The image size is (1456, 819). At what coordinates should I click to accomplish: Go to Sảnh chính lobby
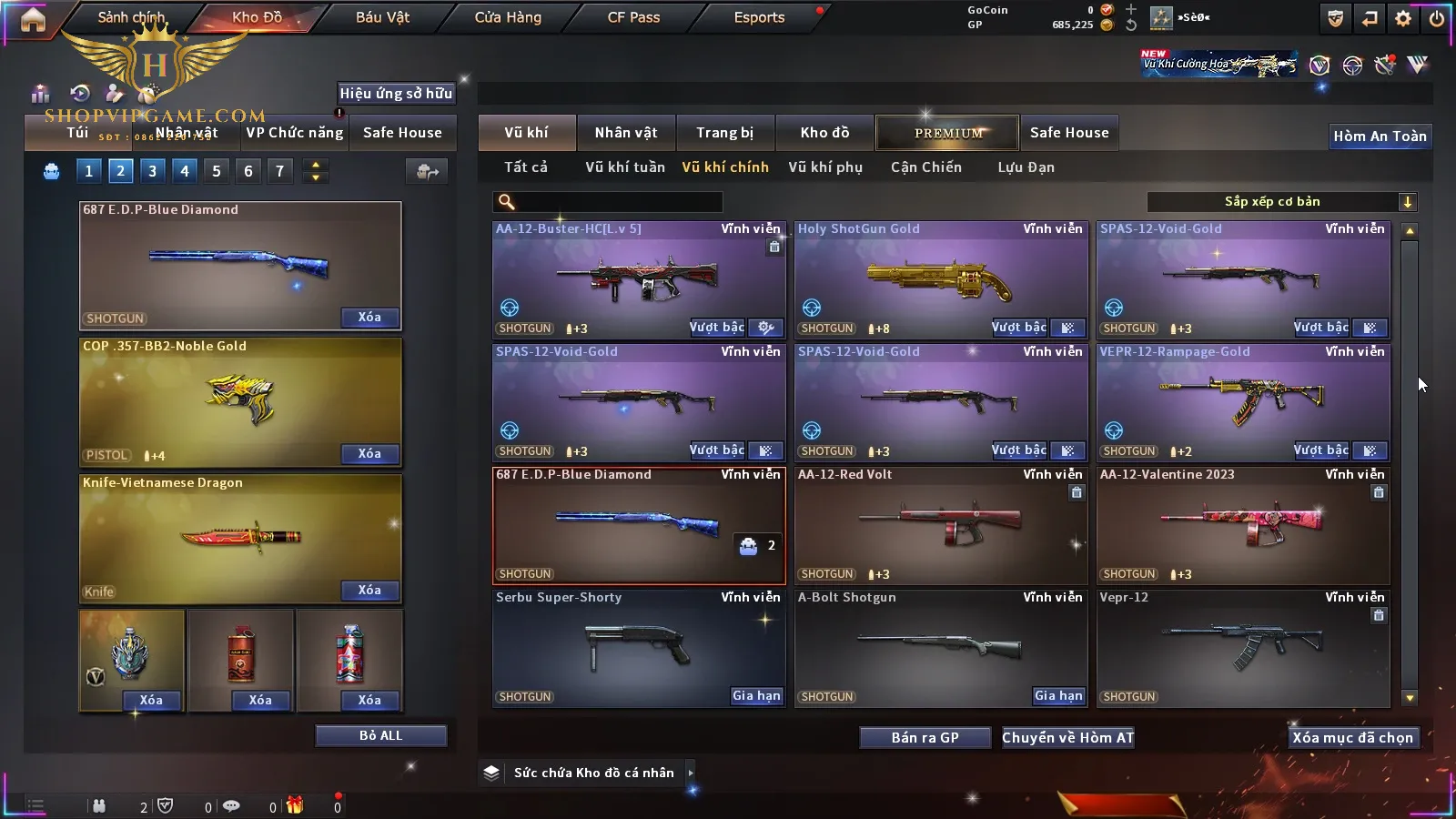coord(131,17)
